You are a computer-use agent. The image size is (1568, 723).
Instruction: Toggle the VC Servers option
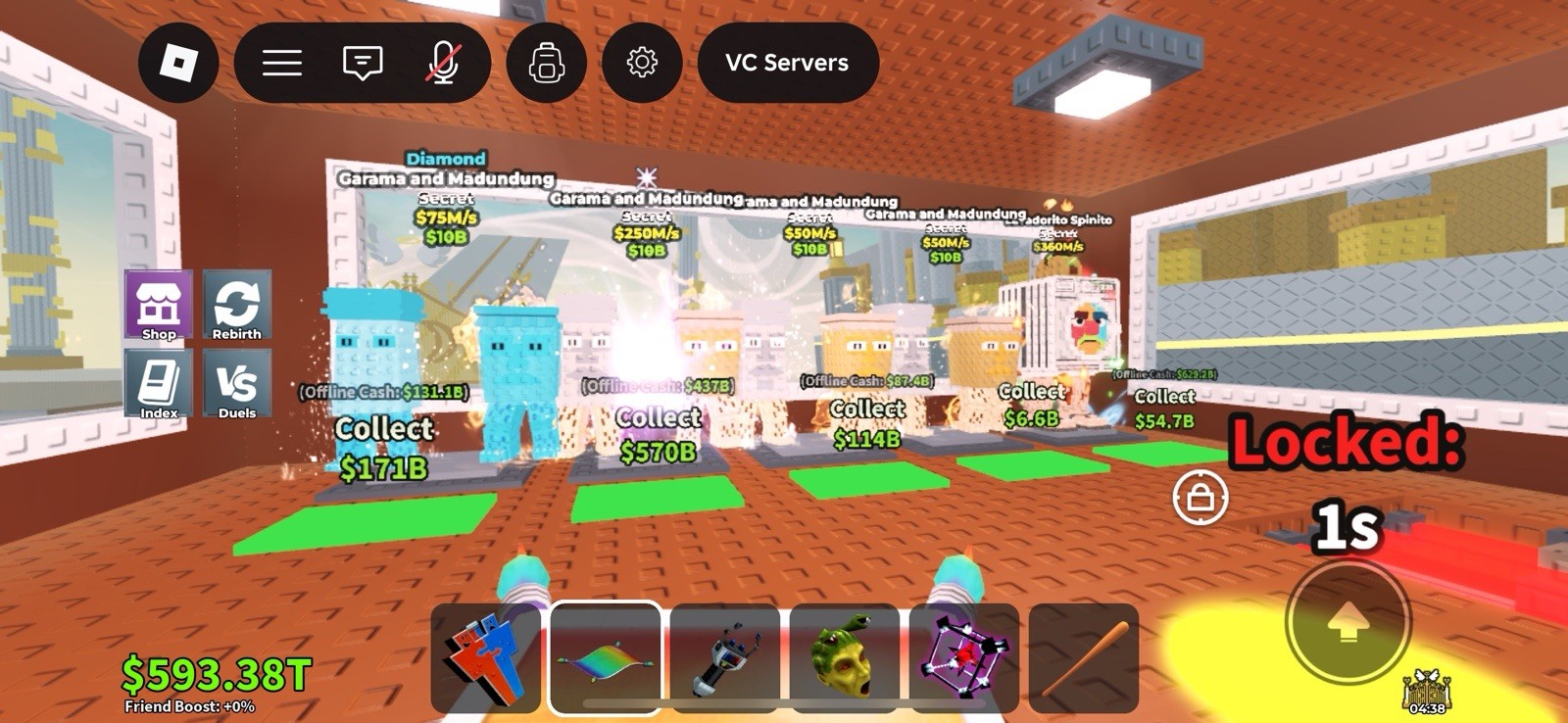coord(787,63)
